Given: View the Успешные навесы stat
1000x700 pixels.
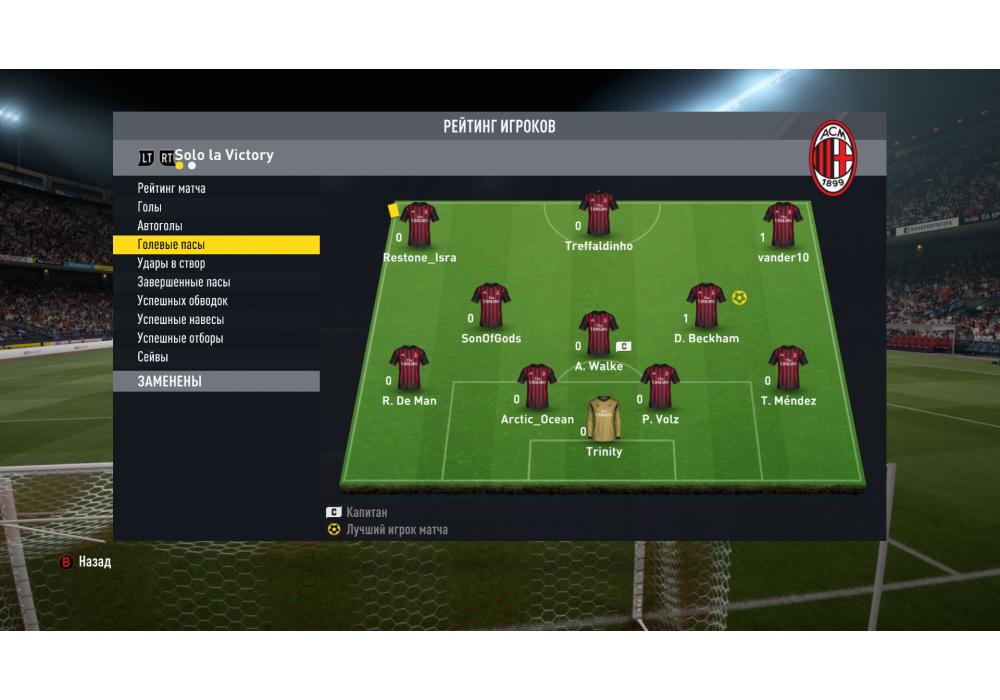Looking at the screenshot, I should tap(181, 320).
